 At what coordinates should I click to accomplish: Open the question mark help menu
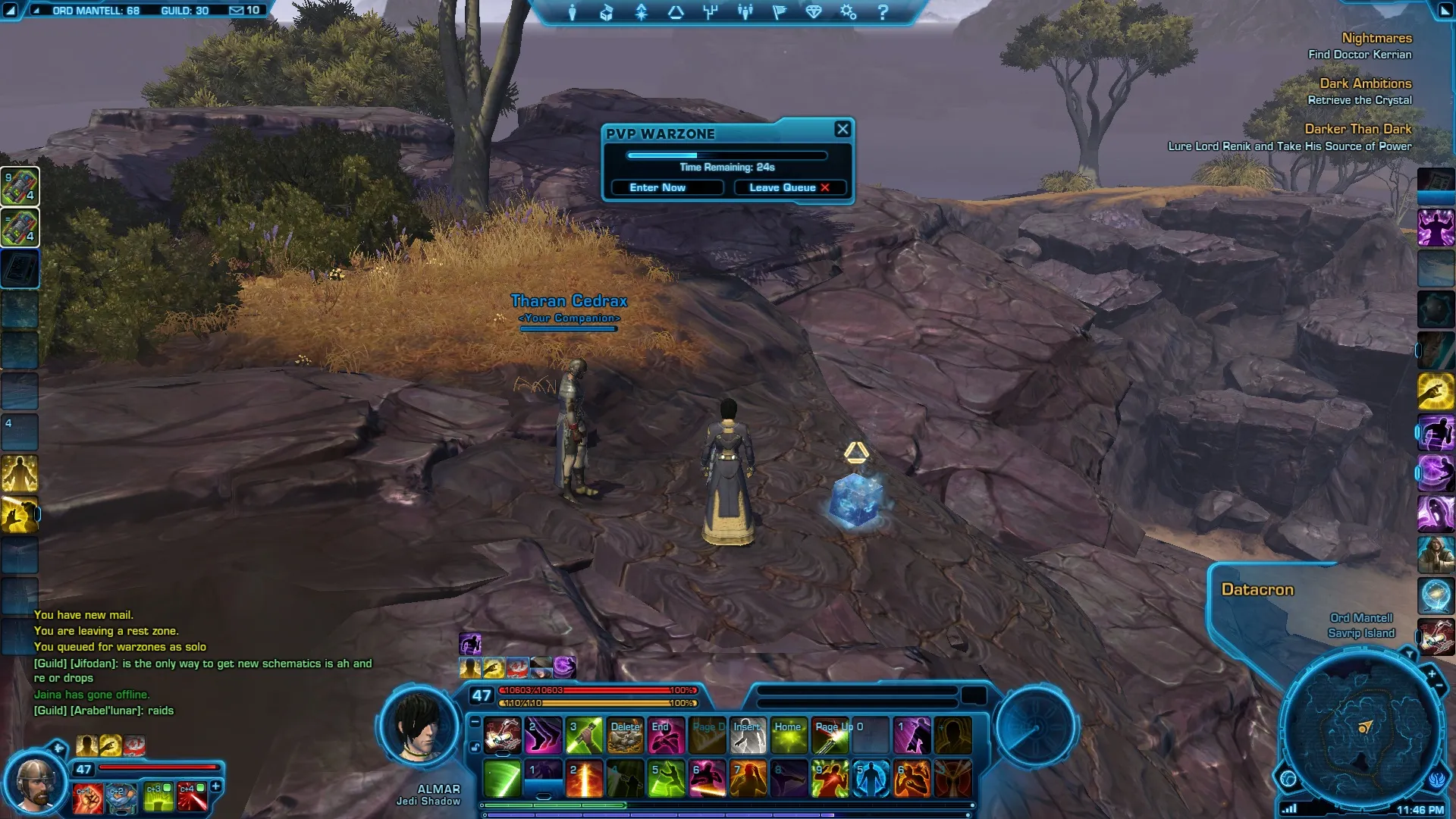(x=883, y=12)
